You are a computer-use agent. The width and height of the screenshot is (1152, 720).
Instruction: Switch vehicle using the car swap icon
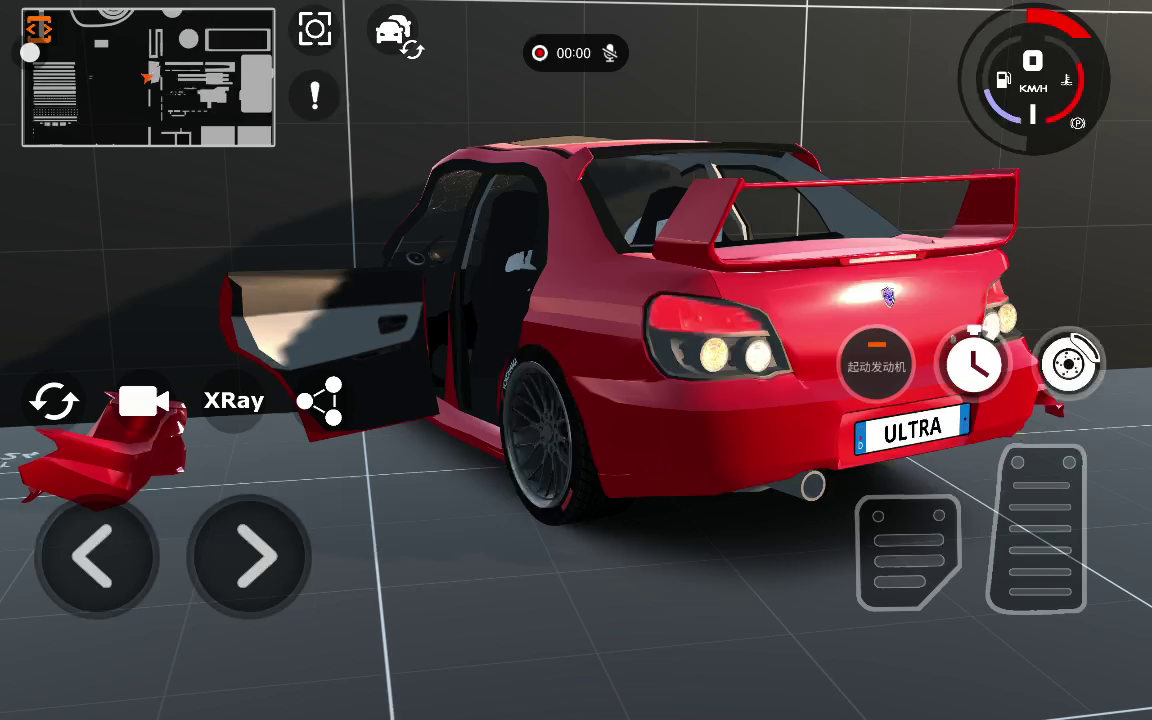(397, 34)
